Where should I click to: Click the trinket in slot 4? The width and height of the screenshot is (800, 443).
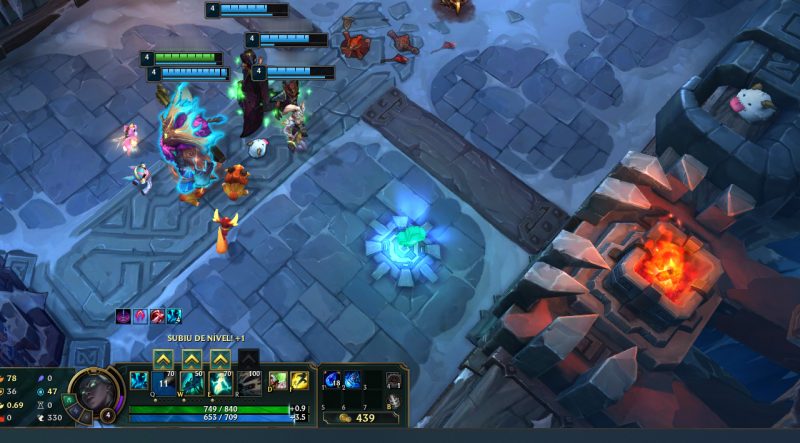[394, 380]
